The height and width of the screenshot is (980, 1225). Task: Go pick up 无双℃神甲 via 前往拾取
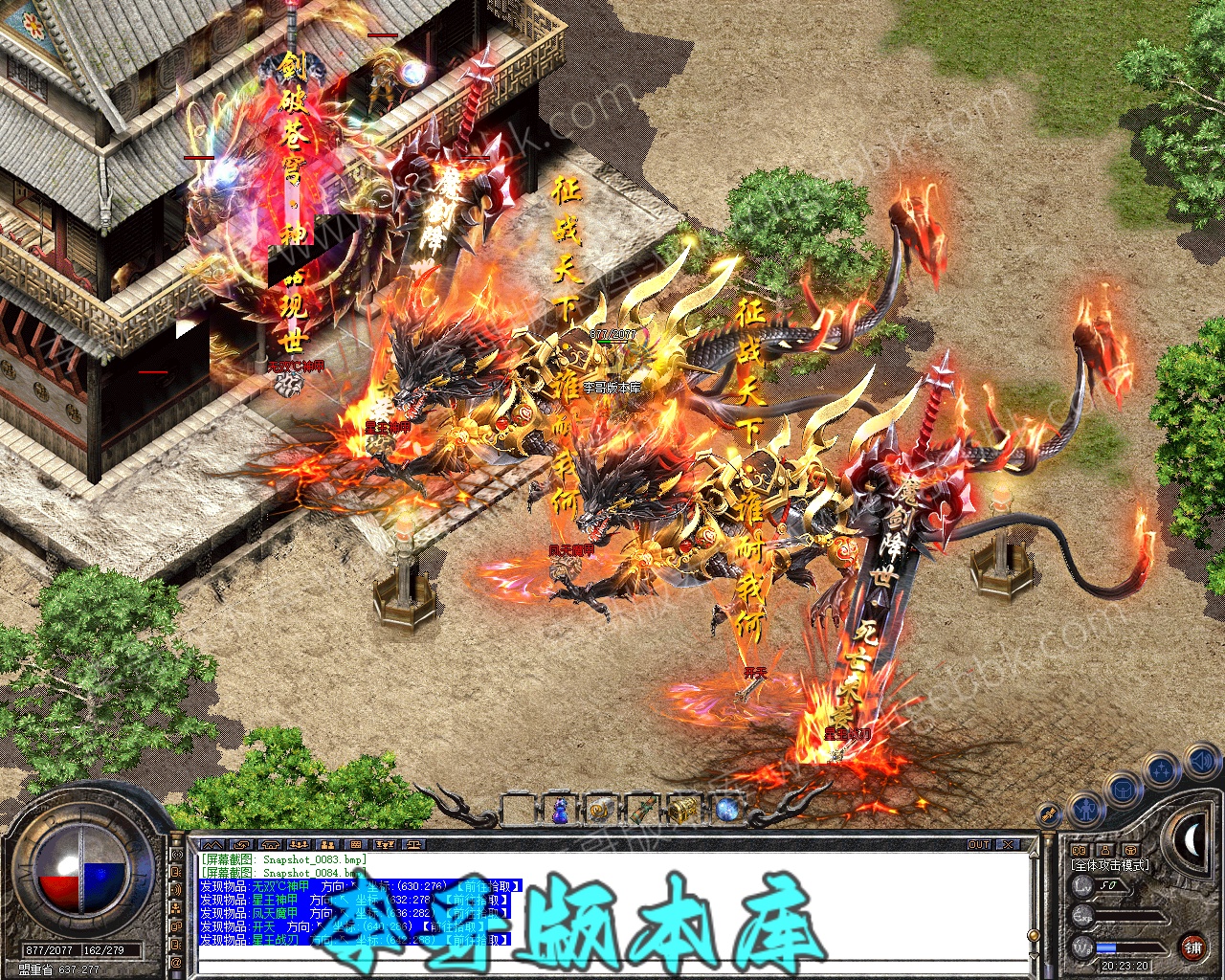[x=489, y=887]
